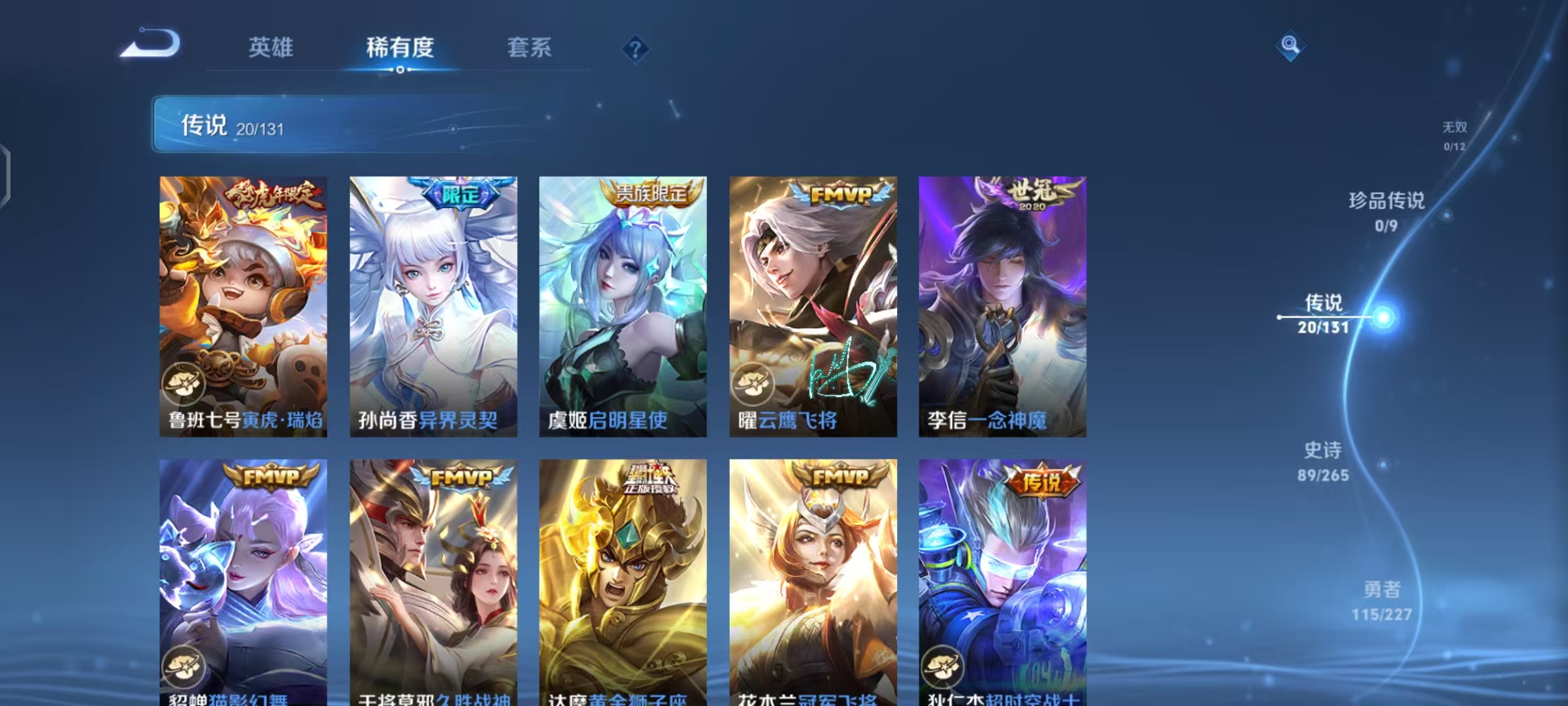Select the 稀有度 tab

[400, 48]
